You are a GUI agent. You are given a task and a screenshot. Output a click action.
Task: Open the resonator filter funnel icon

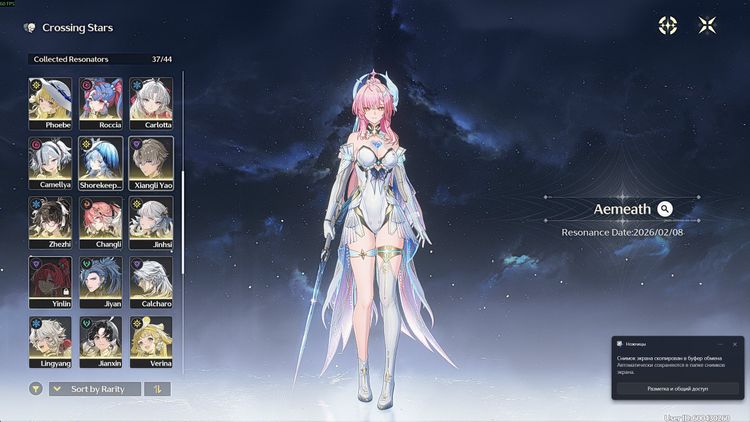tap(36, 389)
